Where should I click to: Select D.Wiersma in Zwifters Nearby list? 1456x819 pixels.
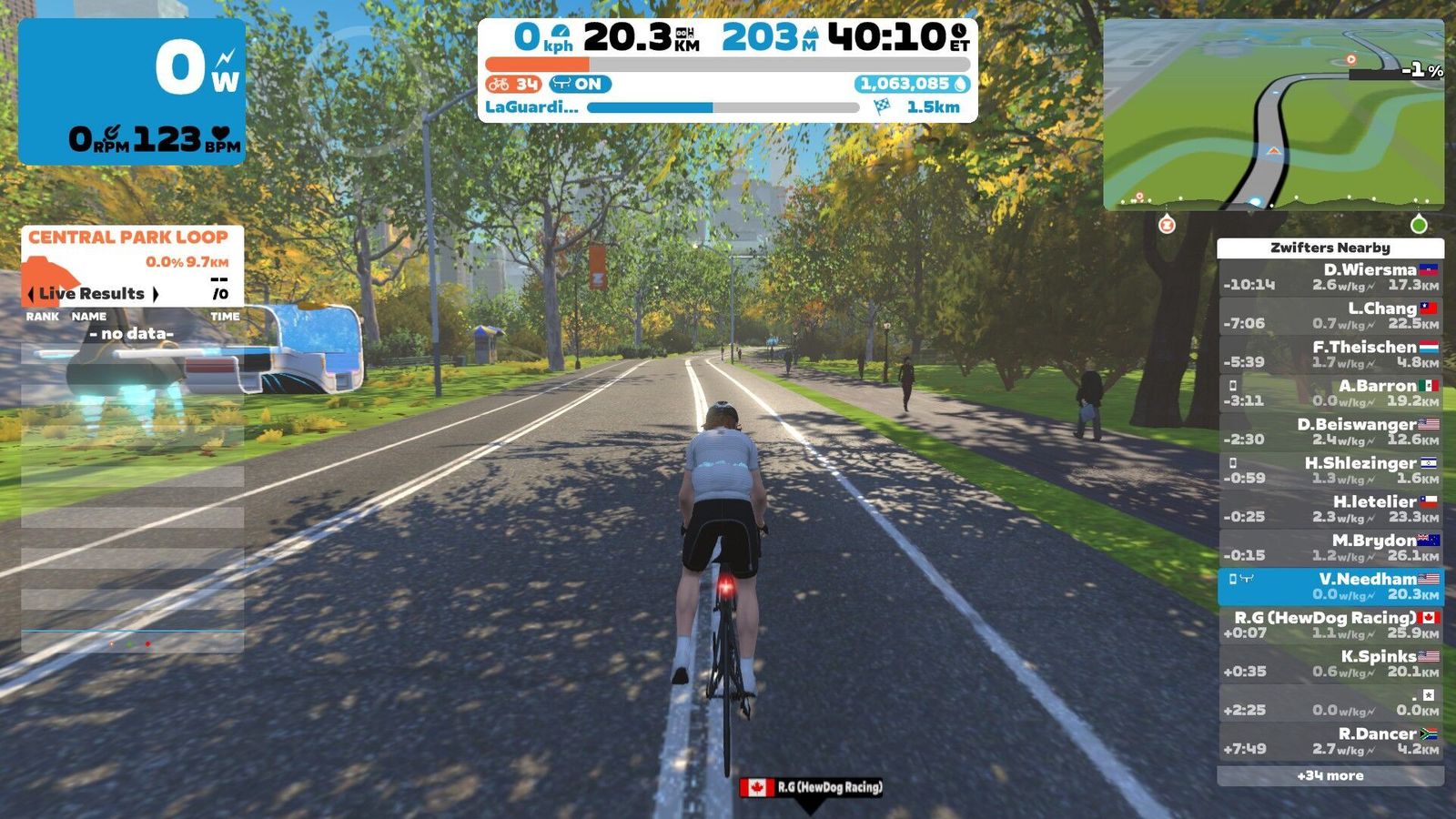coord(1330,277)
